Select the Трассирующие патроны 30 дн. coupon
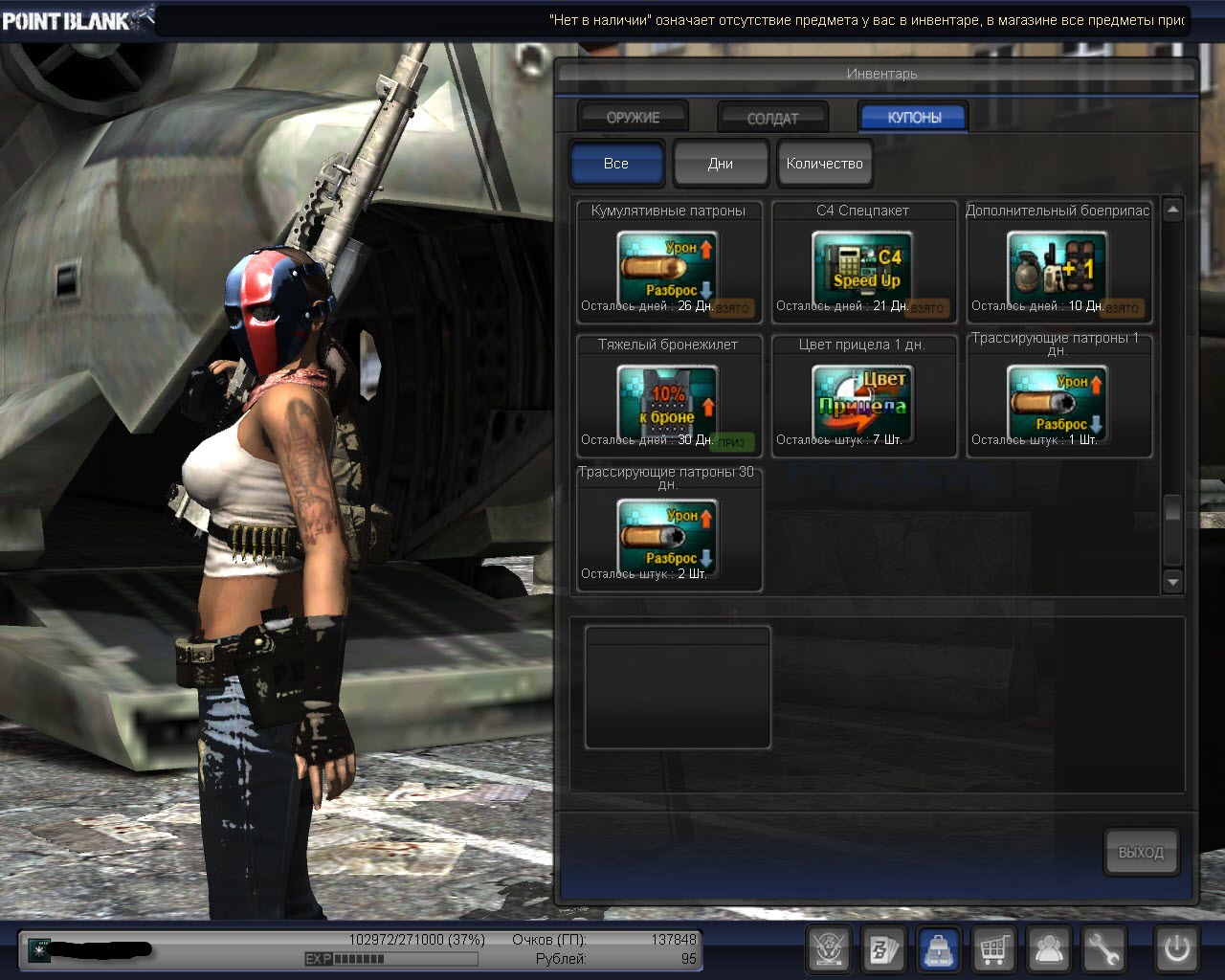 tap(668, 531)
